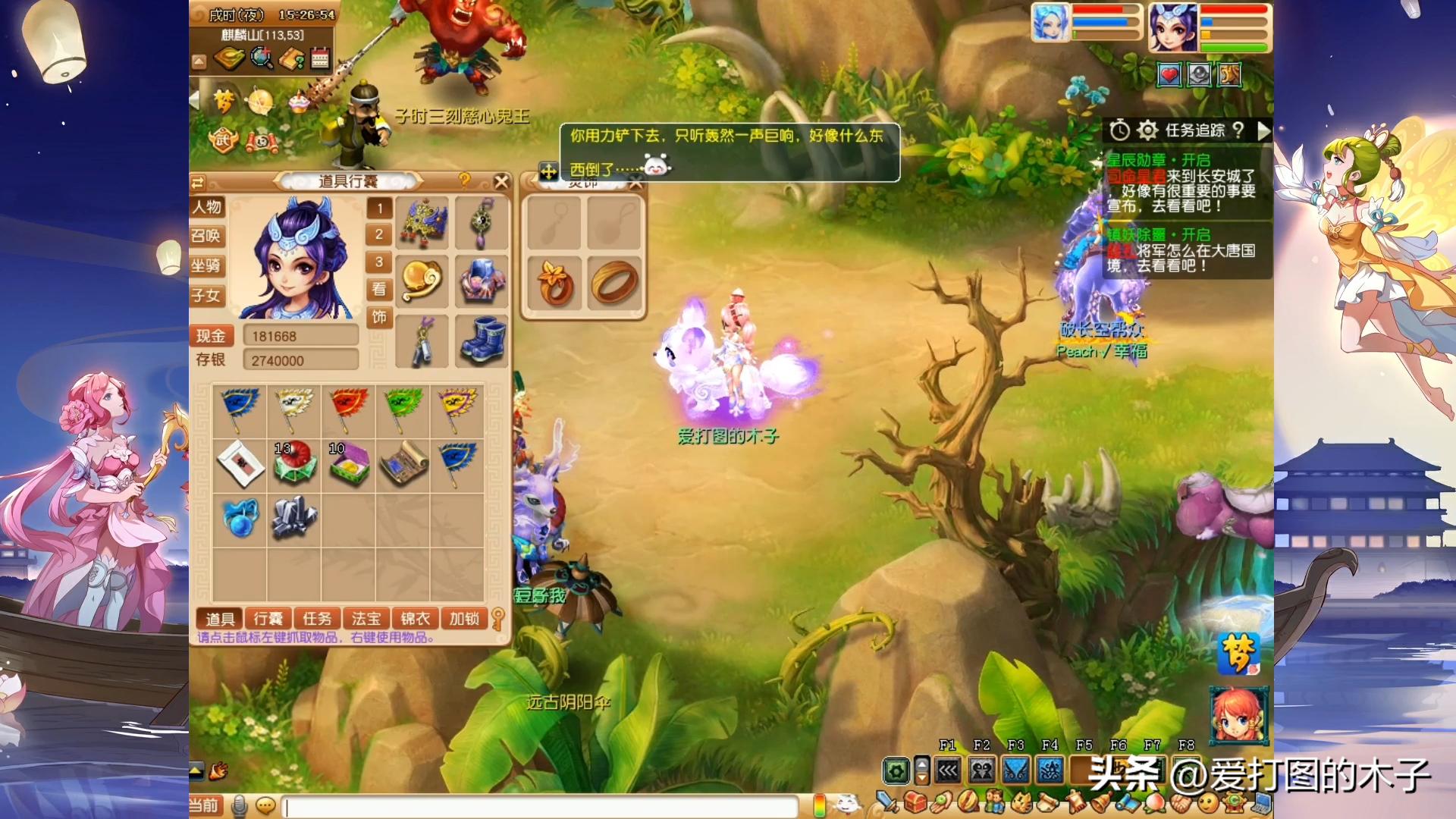
Task: Pick the dark crystal ore item
Action: click(294, 518)
